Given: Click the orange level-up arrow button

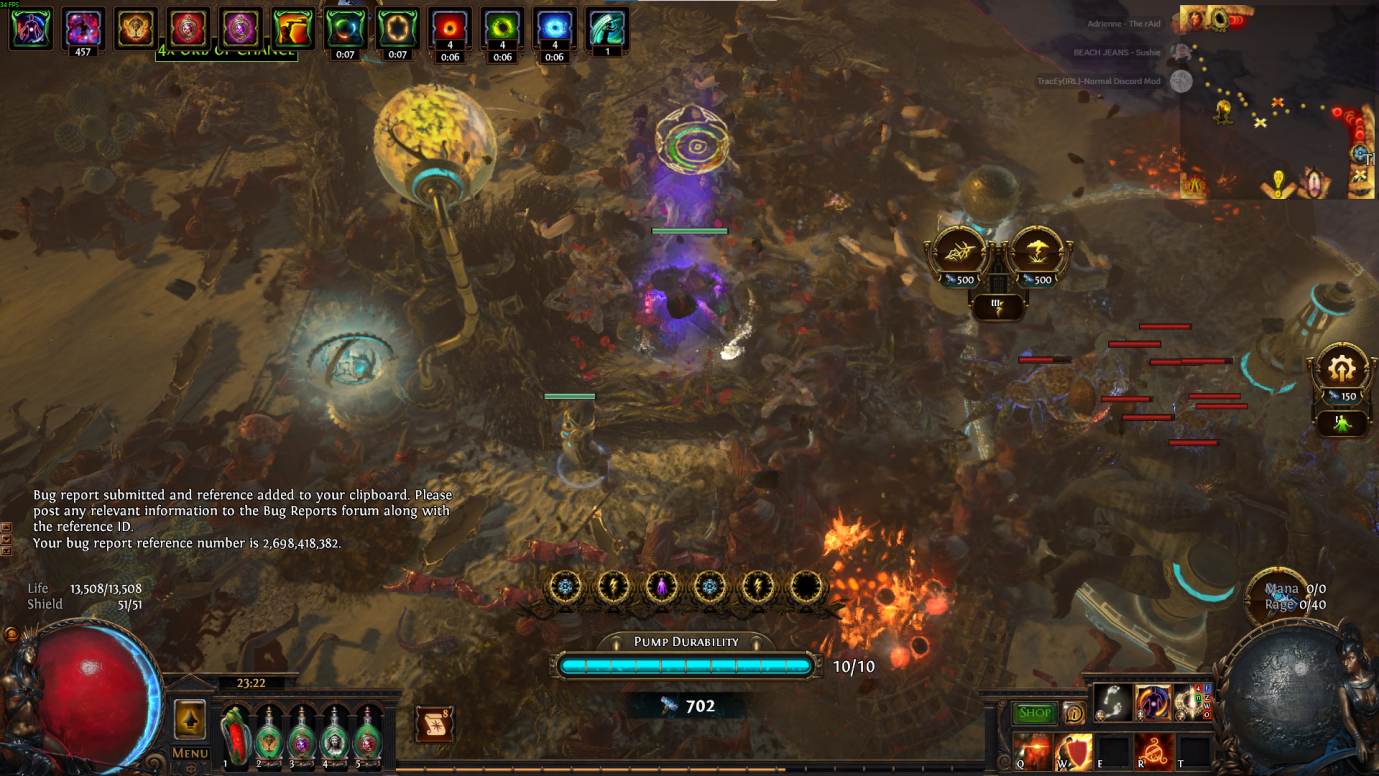Looking at the screenshot, I should point(190,719).
